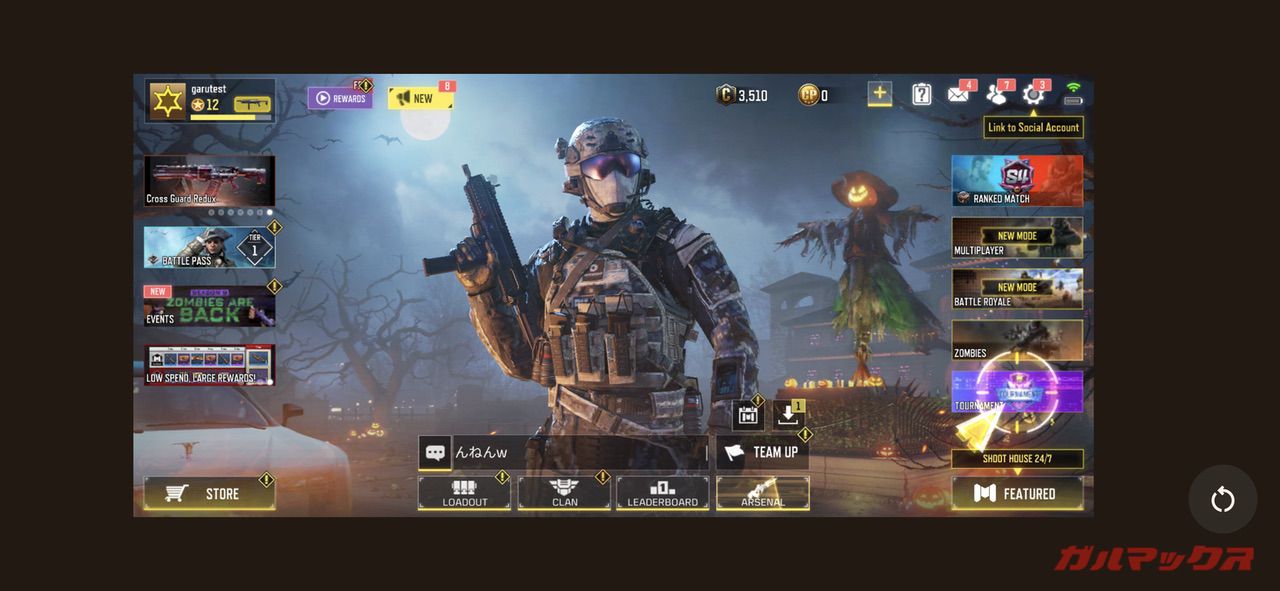Screen dimensions: 1280x591
Task: Select the Zombies mode
Action: tap(1016, 340)
